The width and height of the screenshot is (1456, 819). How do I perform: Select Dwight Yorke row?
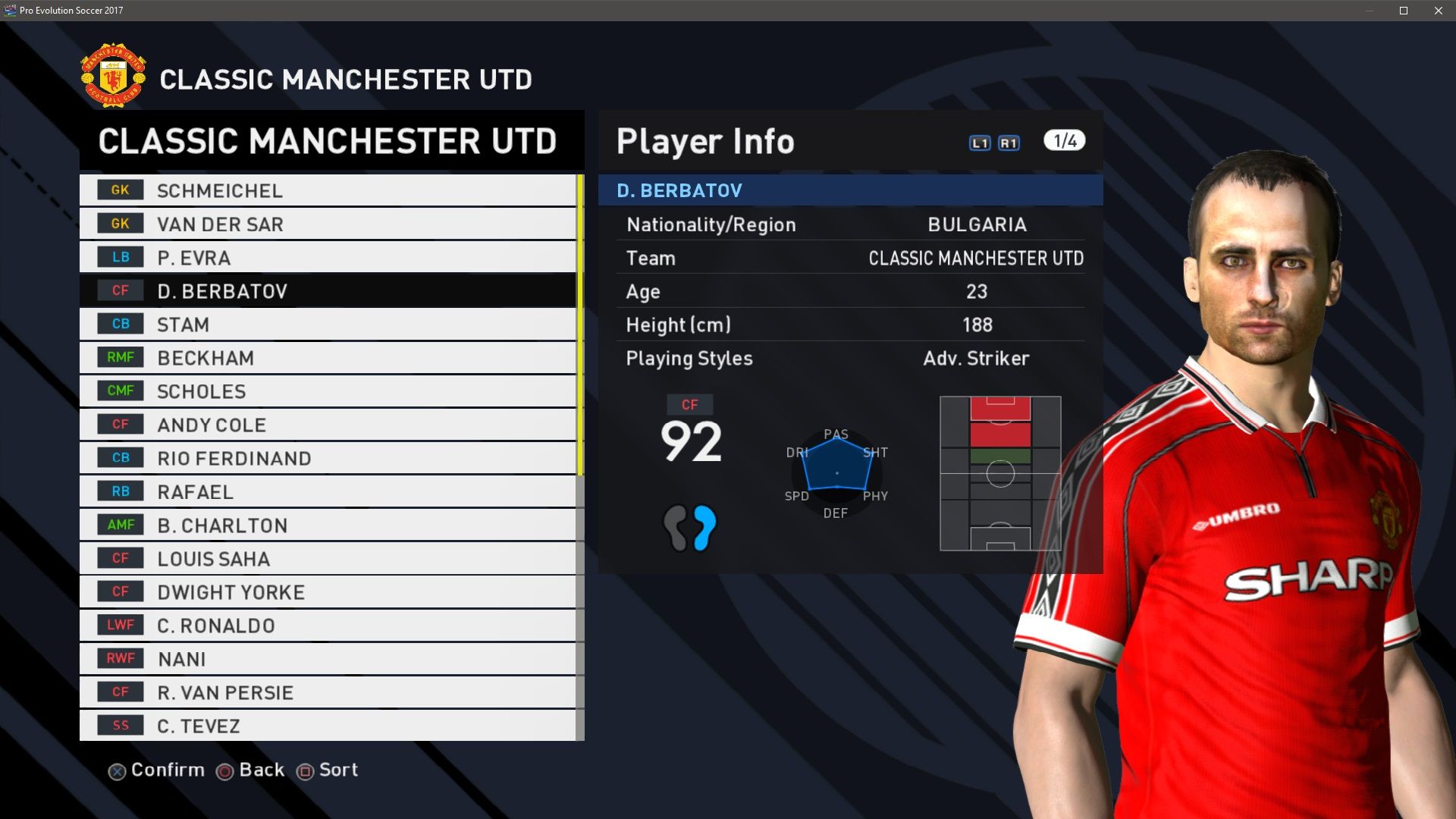click(328, 591)
